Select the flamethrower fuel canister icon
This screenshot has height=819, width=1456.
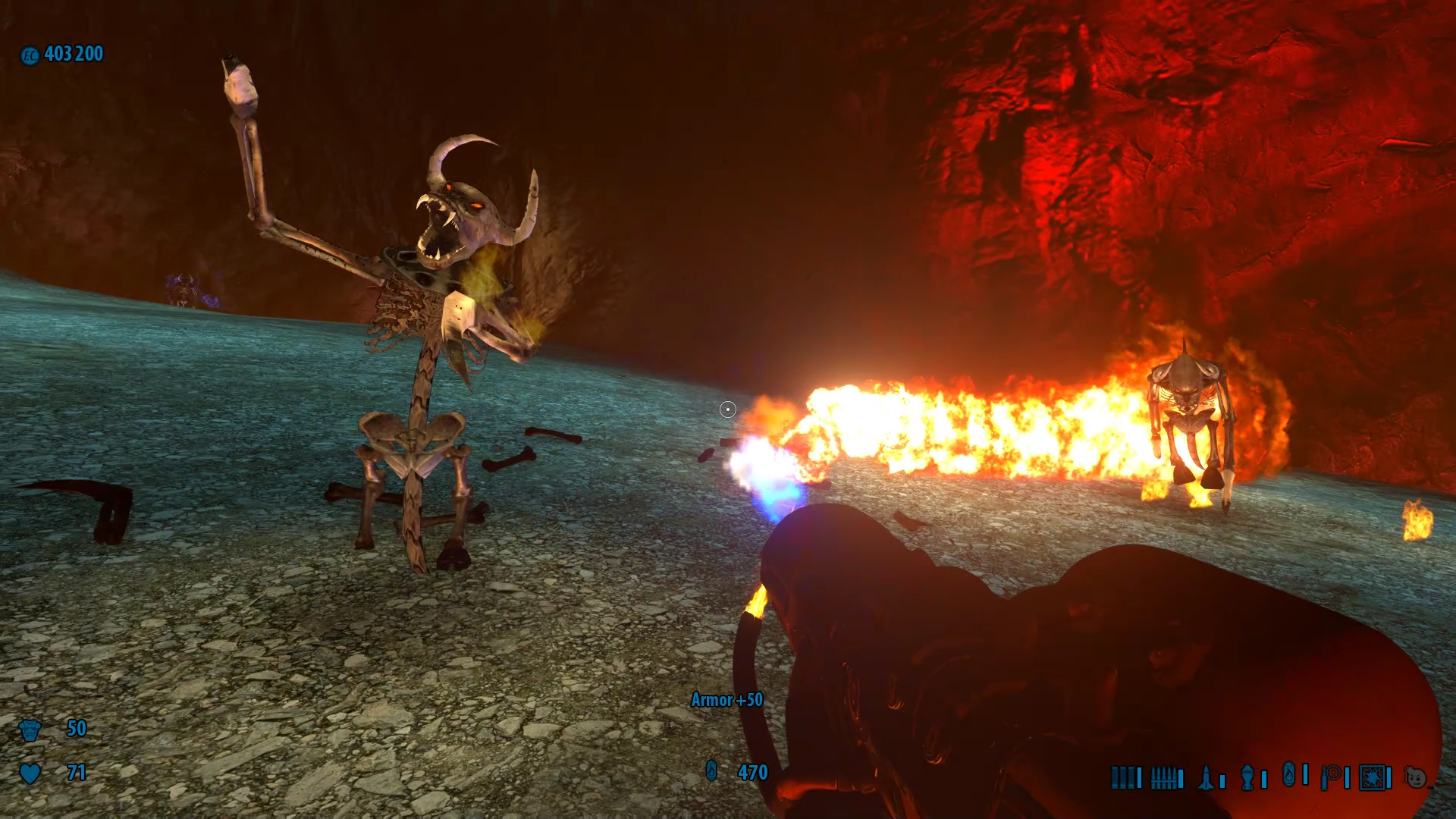point(1288,774)
